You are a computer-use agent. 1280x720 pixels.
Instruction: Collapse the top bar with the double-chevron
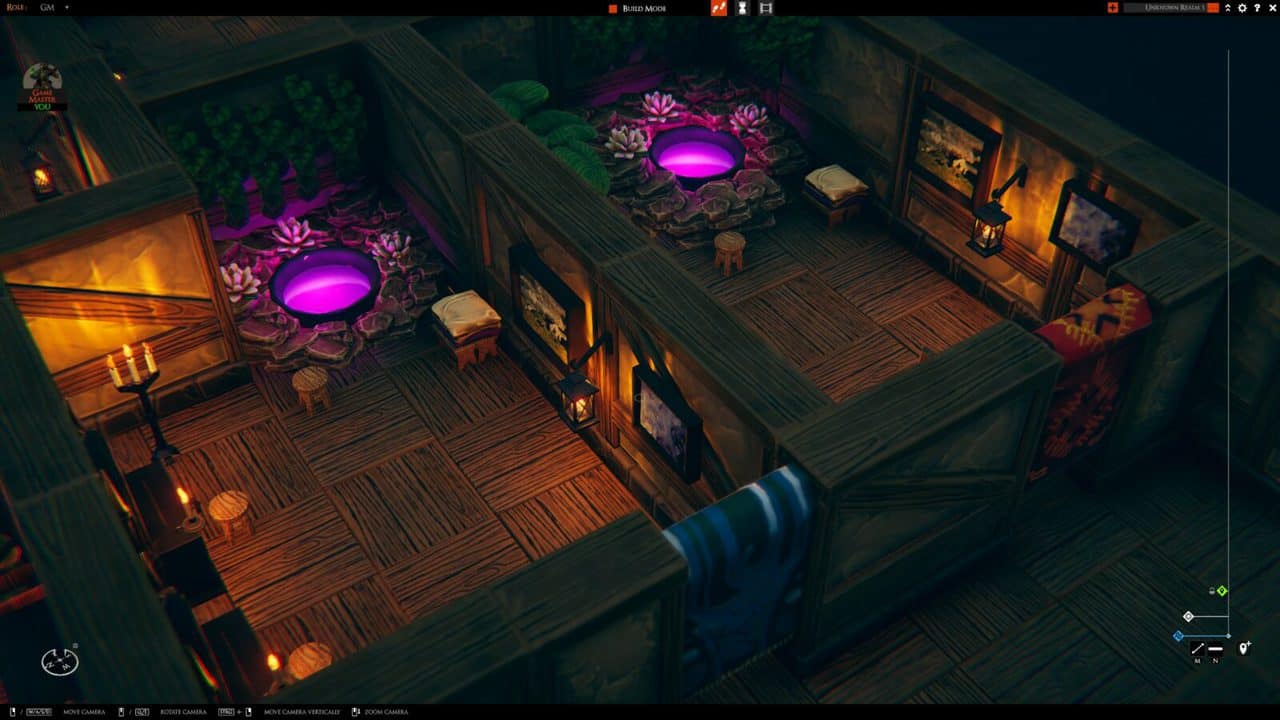pyautogui.click(x=1228, y=8)
